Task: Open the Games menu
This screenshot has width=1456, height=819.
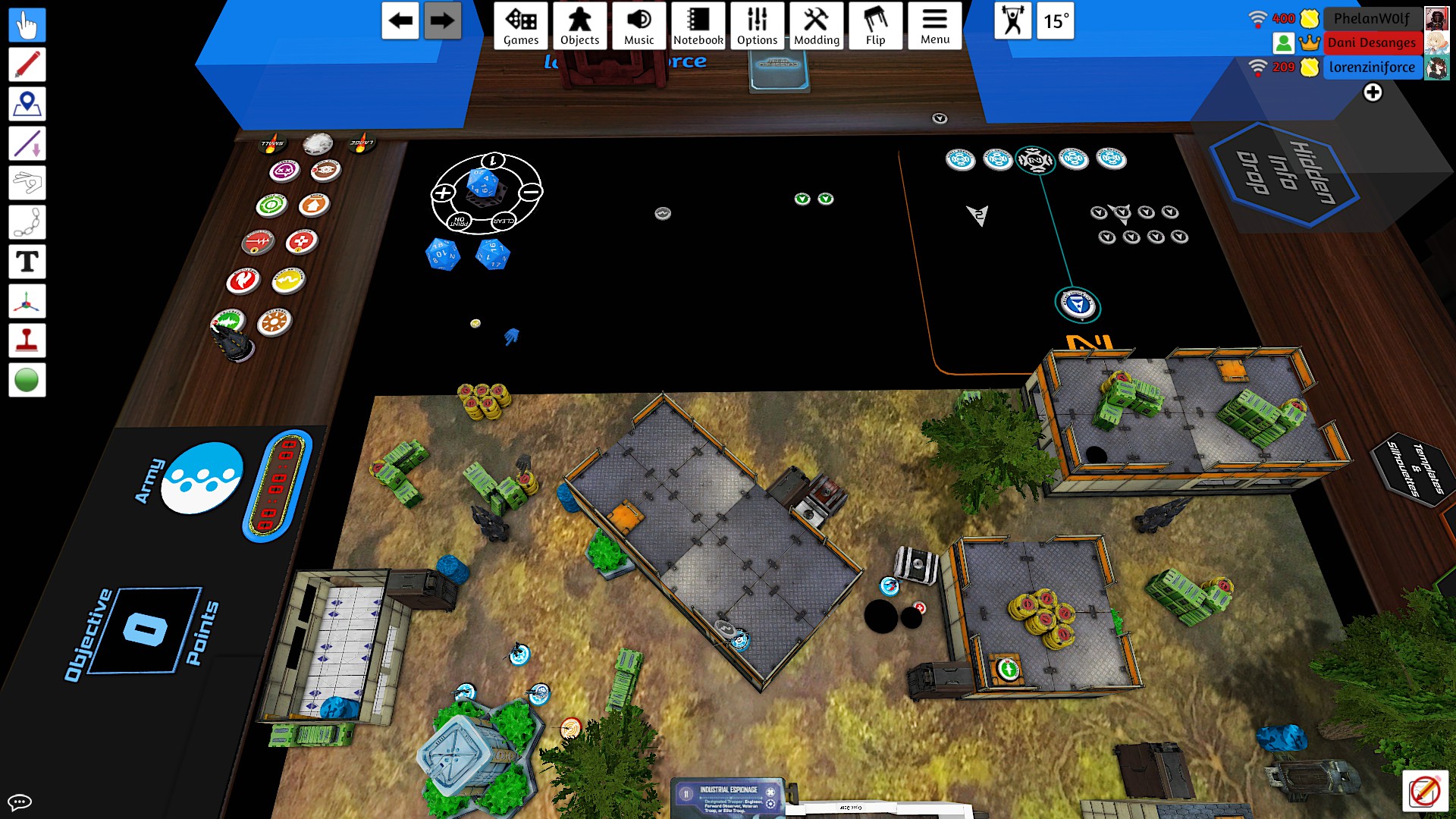Action: (521, 26)
